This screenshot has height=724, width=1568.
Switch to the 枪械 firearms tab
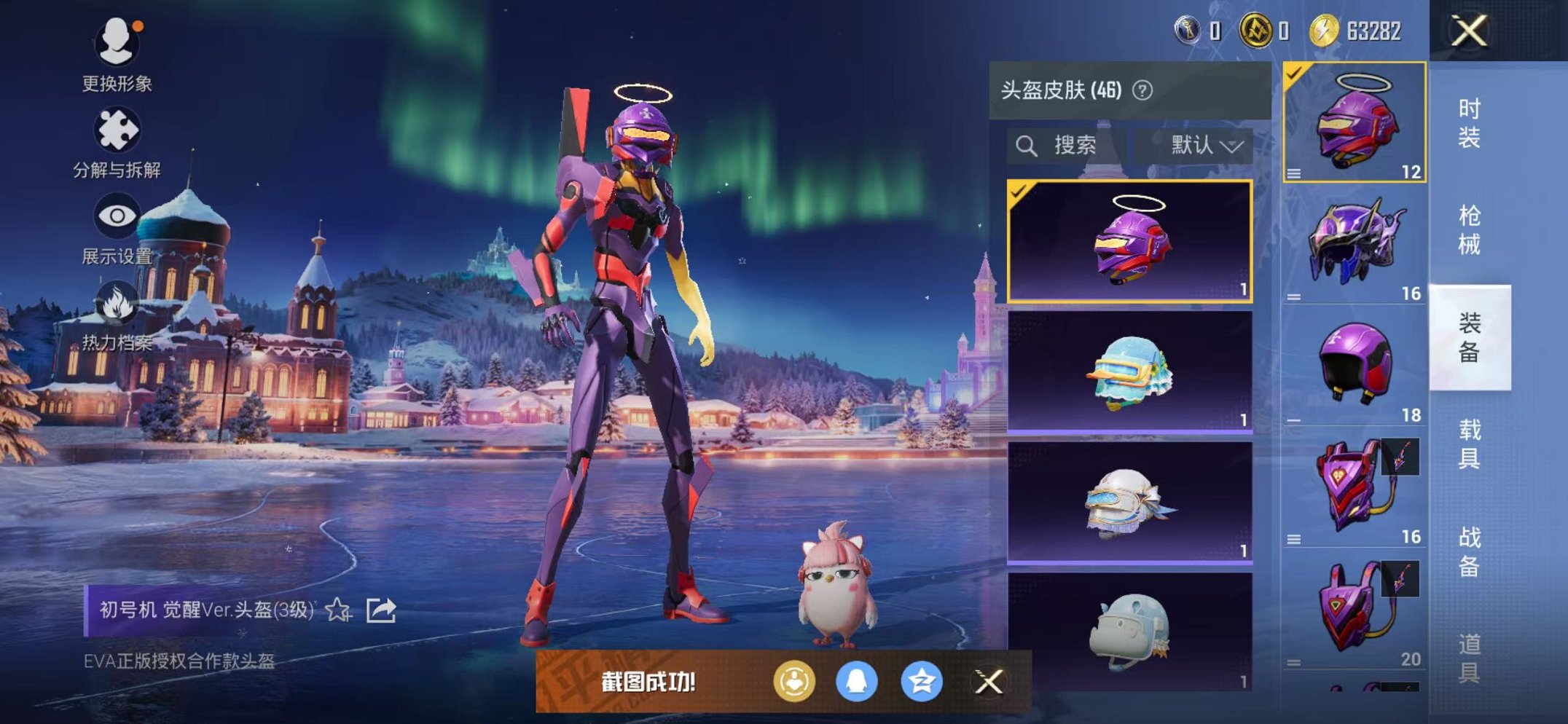(x=1469, y=229)
